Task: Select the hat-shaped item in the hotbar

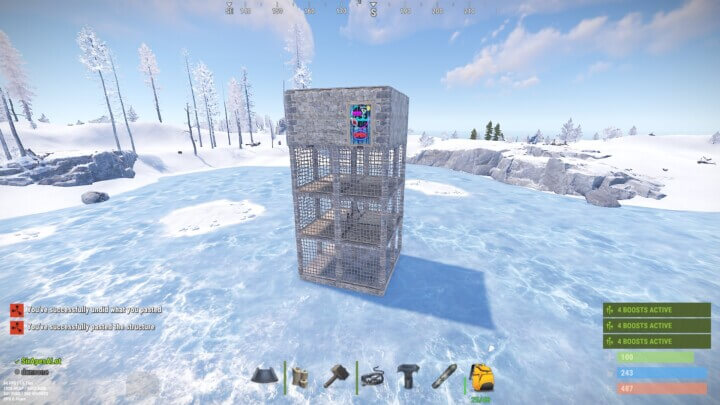Action: [x=264, y=376]
